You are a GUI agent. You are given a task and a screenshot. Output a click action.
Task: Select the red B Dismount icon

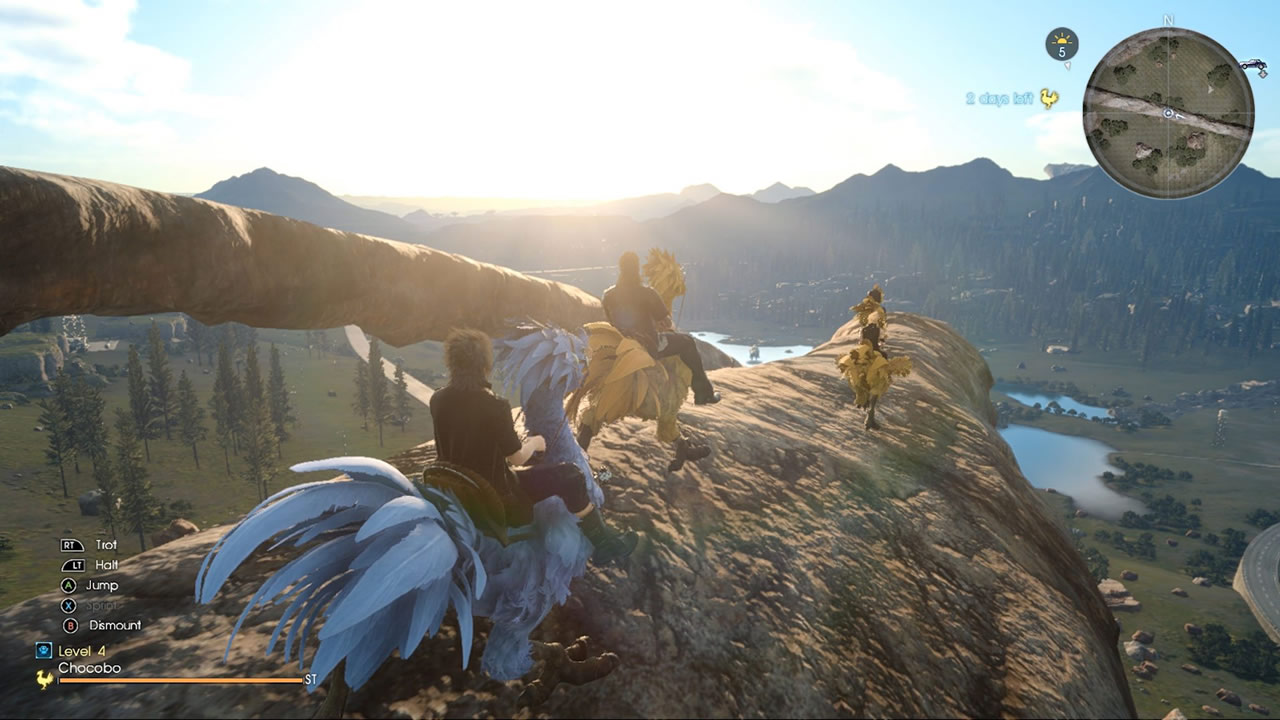pos(70,626)
